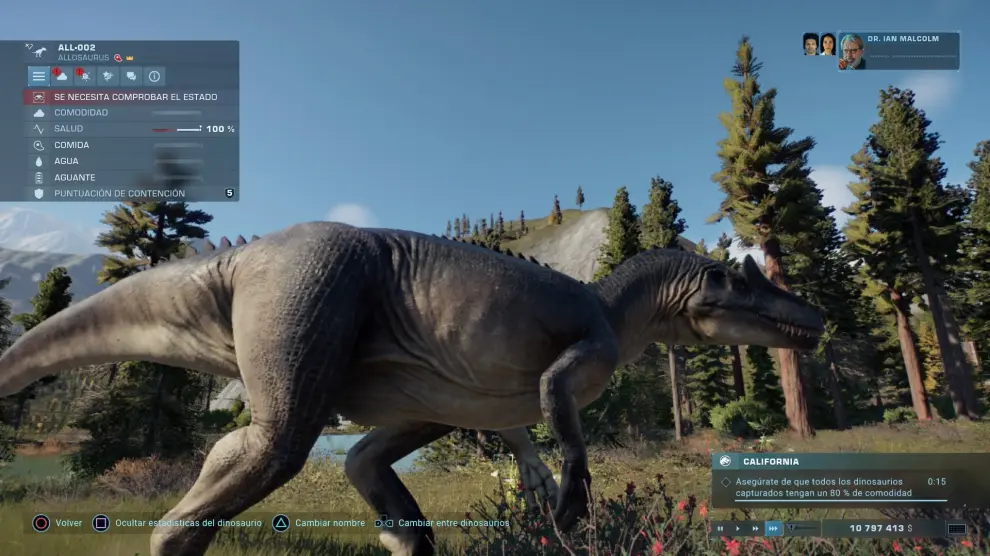Viewport: 990px width, 556px height.
Task: Select the overview list tab icon
Action: (x=38, y=76)
